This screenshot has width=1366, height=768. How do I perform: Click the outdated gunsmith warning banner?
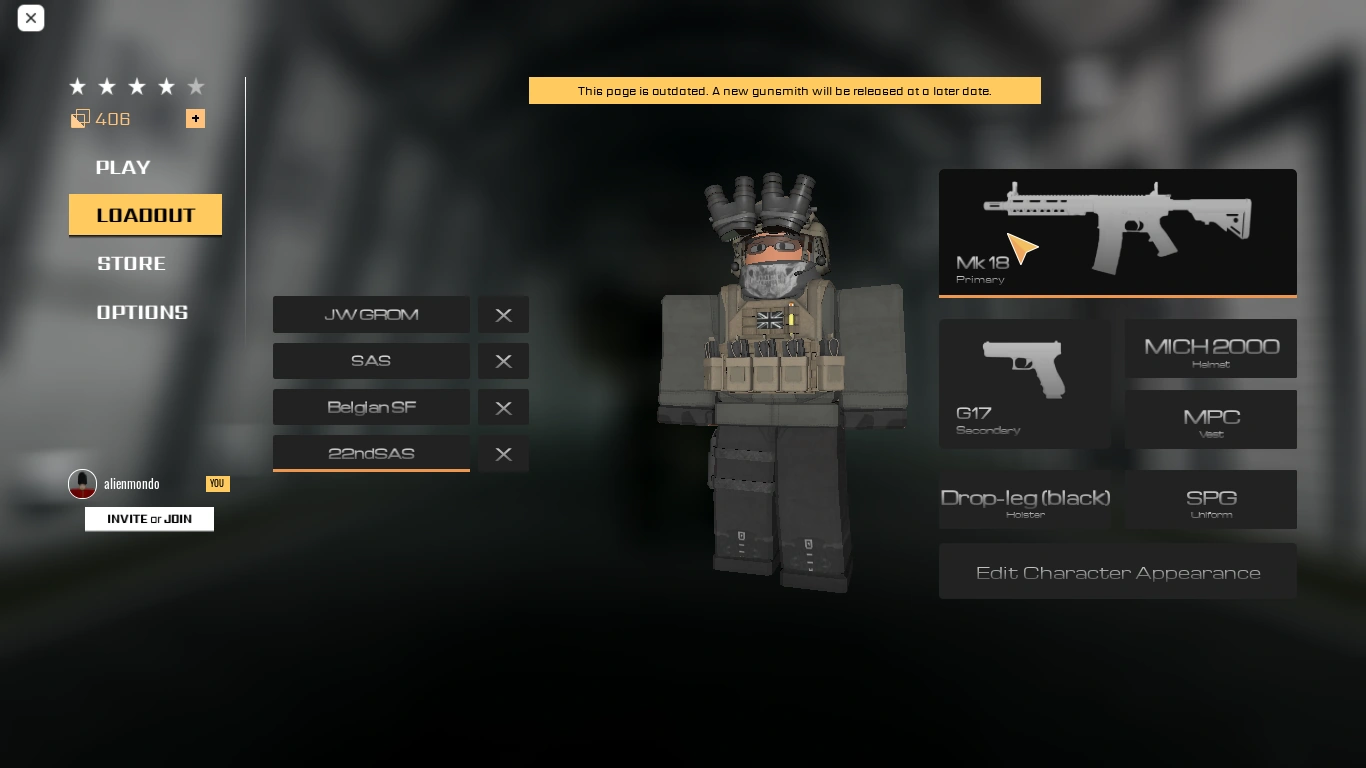click(784, 90)
